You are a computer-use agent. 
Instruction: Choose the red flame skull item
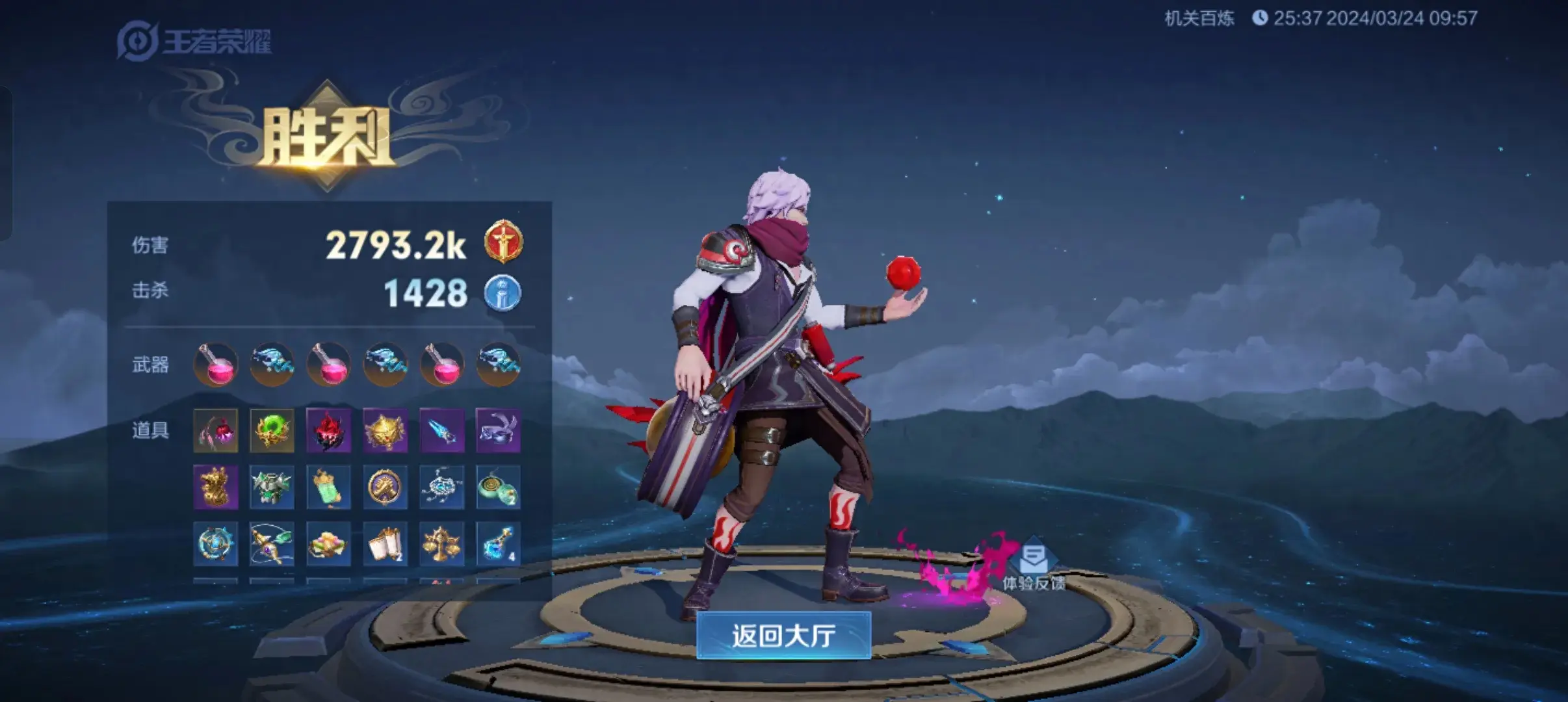pos(328,430)
